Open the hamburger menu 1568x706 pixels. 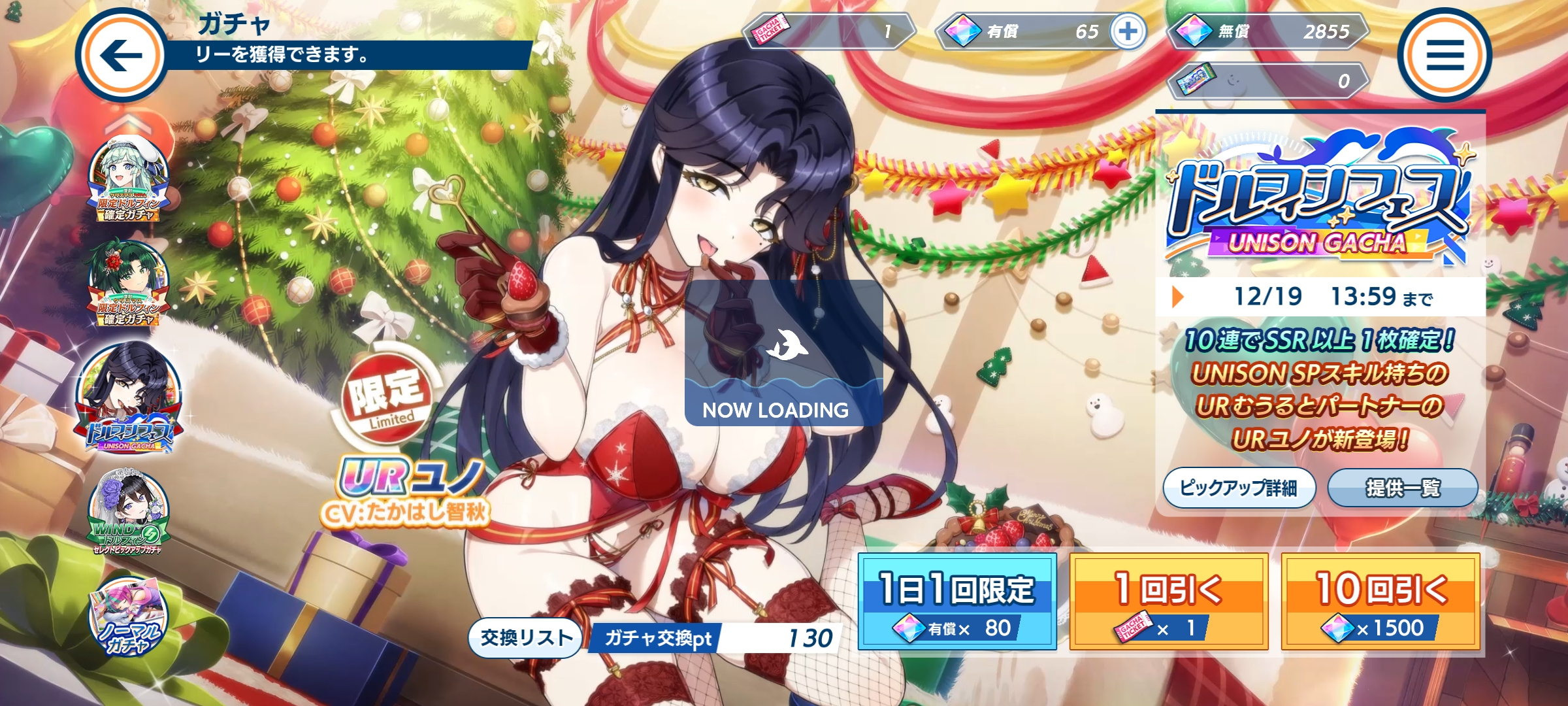pyautogui.click(x=1444, y=55)
